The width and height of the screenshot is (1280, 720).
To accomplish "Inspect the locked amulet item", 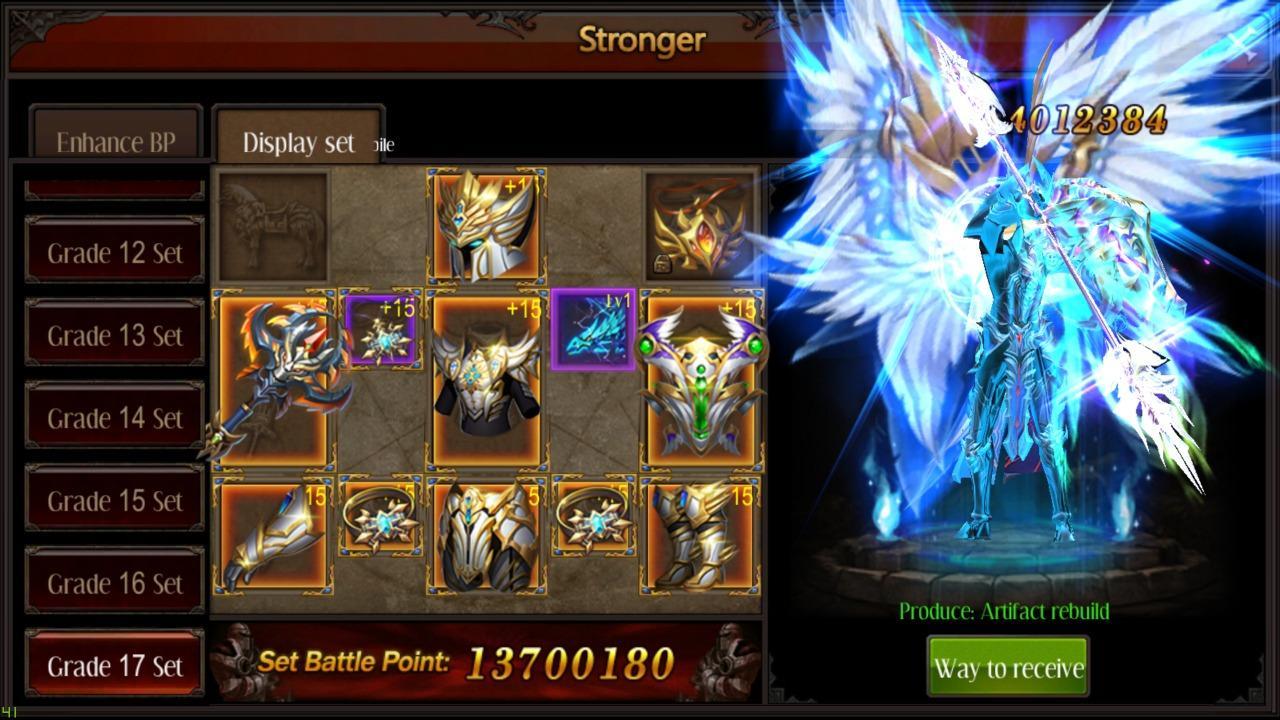I will pos(700,225).
